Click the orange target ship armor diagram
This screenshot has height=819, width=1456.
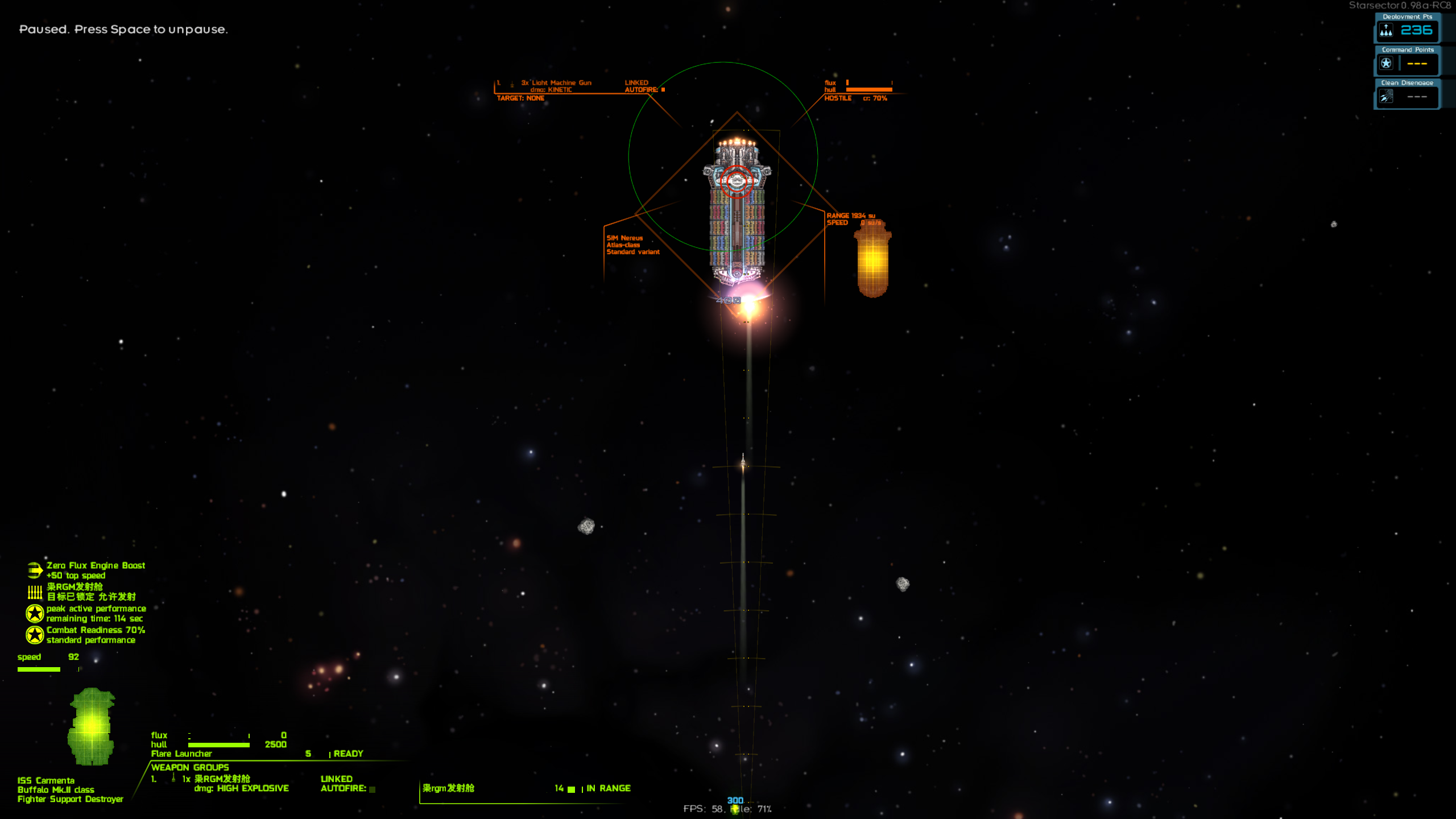[x=873, y=259]
